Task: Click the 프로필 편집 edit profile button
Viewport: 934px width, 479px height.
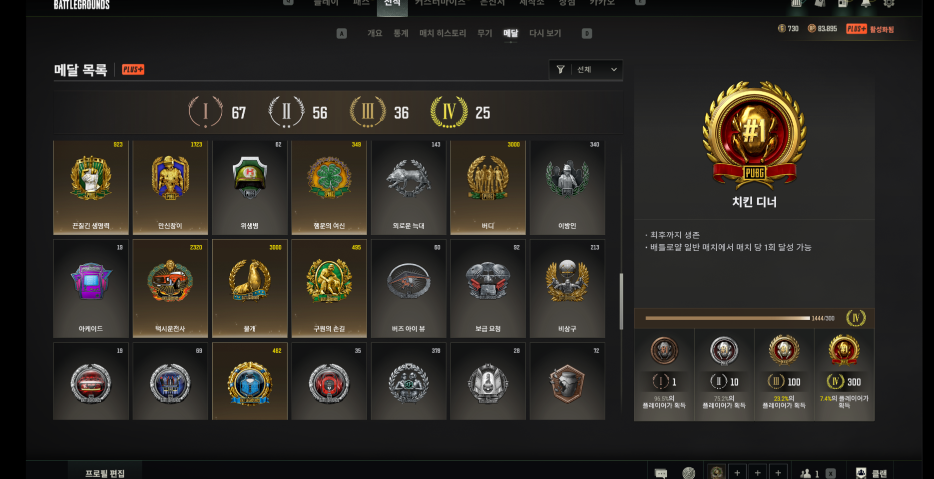Action: point(105,471)
